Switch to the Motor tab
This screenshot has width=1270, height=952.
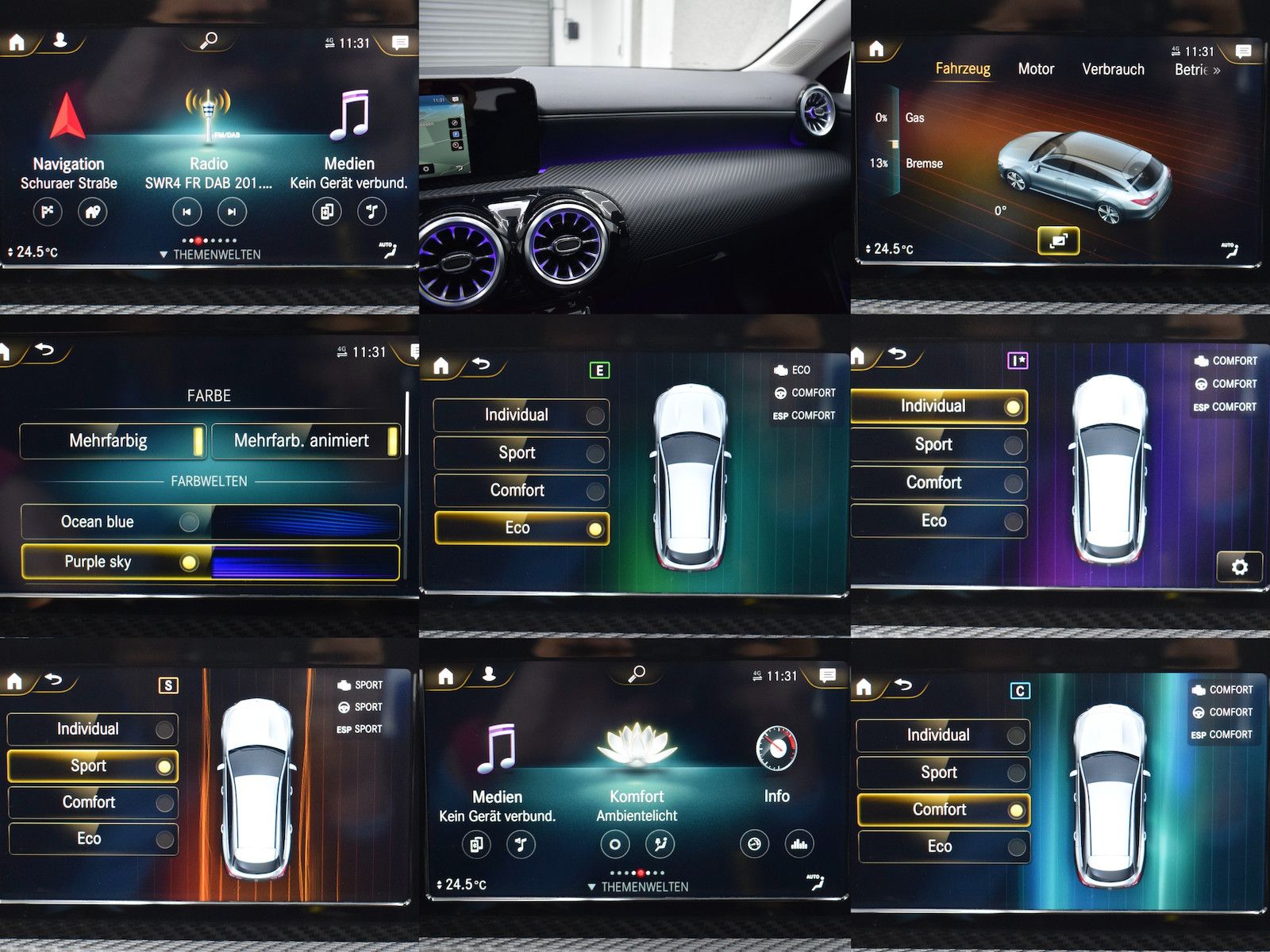pyautogui.click(x=1036, y=69)
